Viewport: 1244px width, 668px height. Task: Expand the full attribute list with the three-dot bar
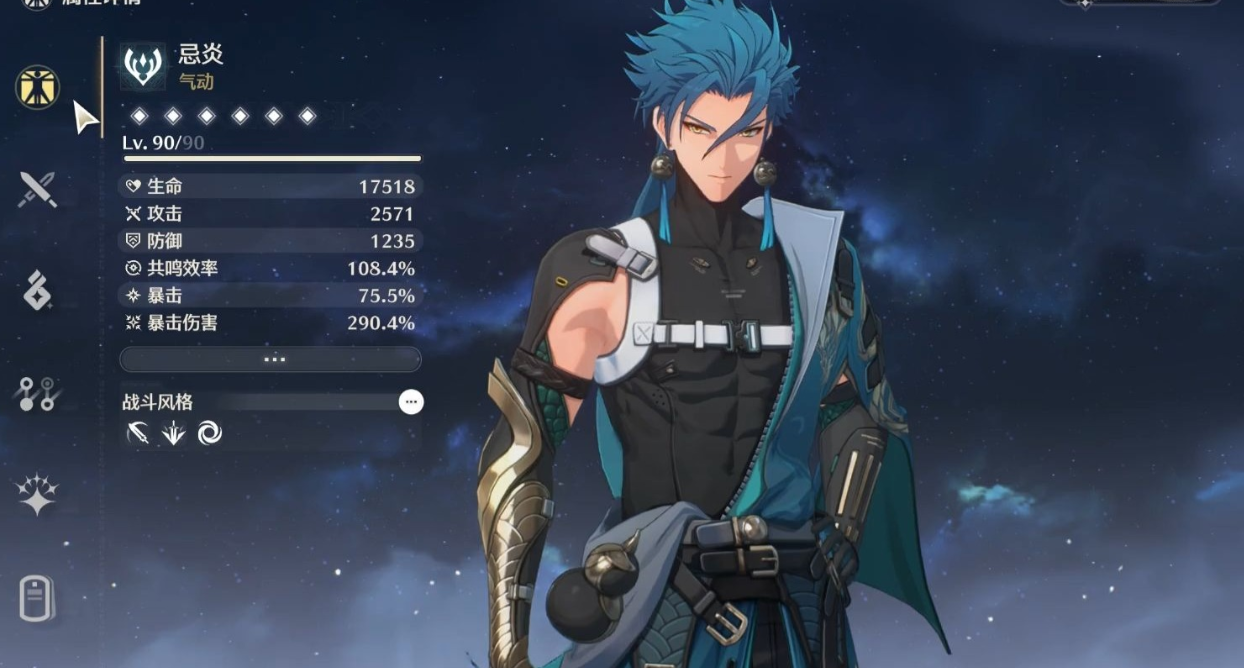coord(270,359)
